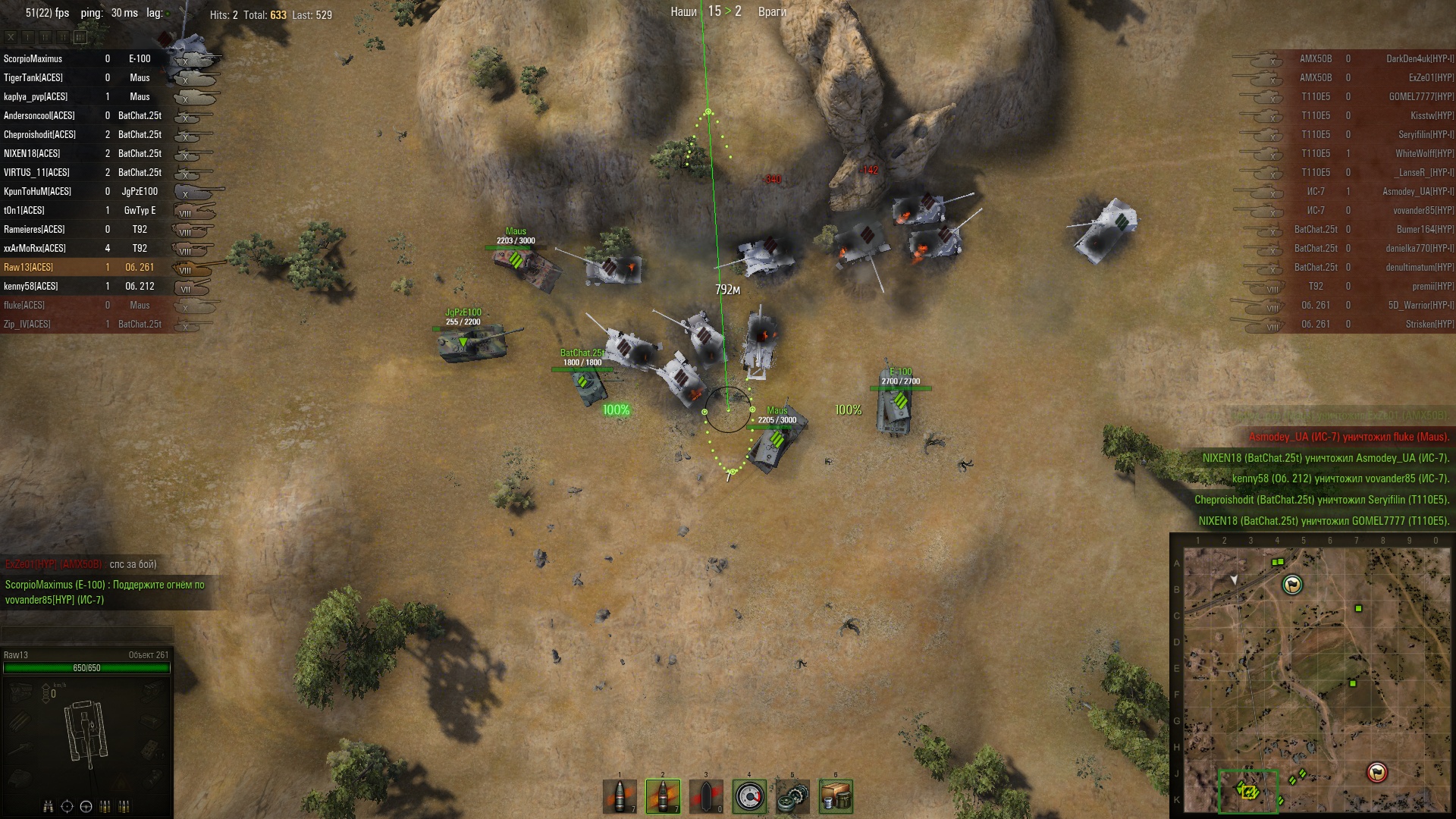Click the crosshair gunner icon
Viewport: 1456px width, 819px height.
67,806
